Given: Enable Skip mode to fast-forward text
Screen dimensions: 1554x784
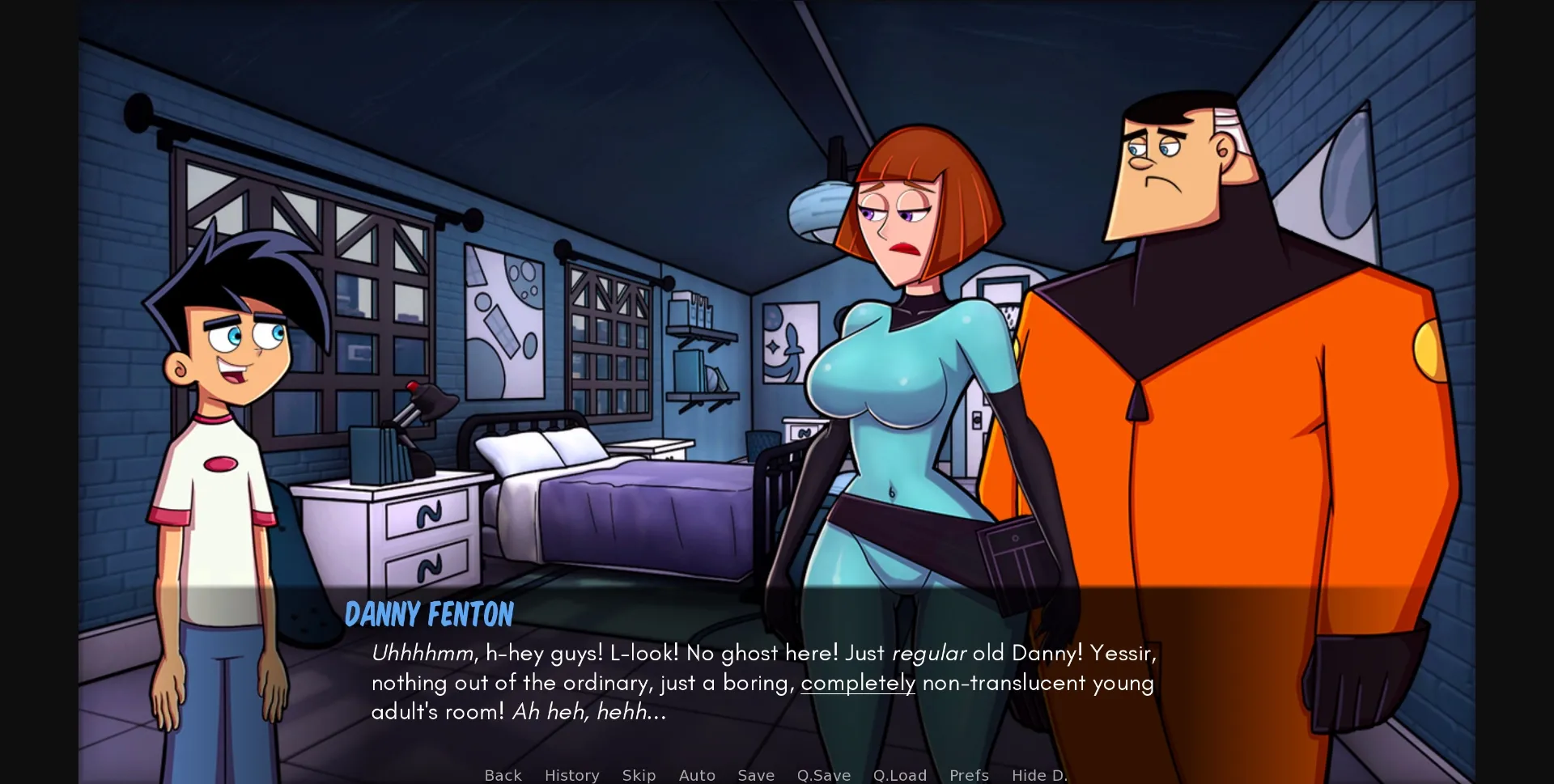Looking at the screenshot, I should 639,775.
